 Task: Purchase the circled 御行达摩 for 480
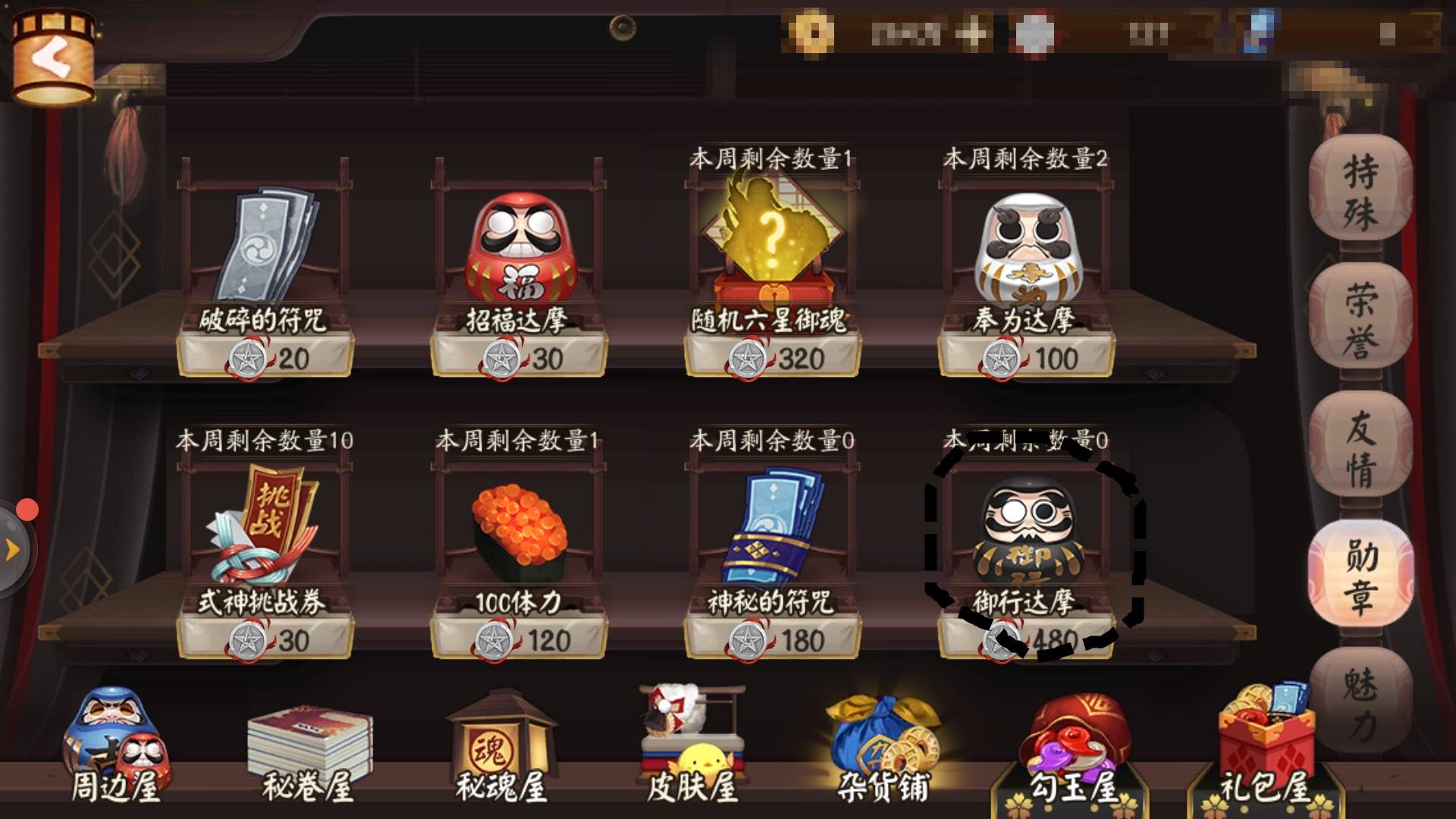point(1028,546)
